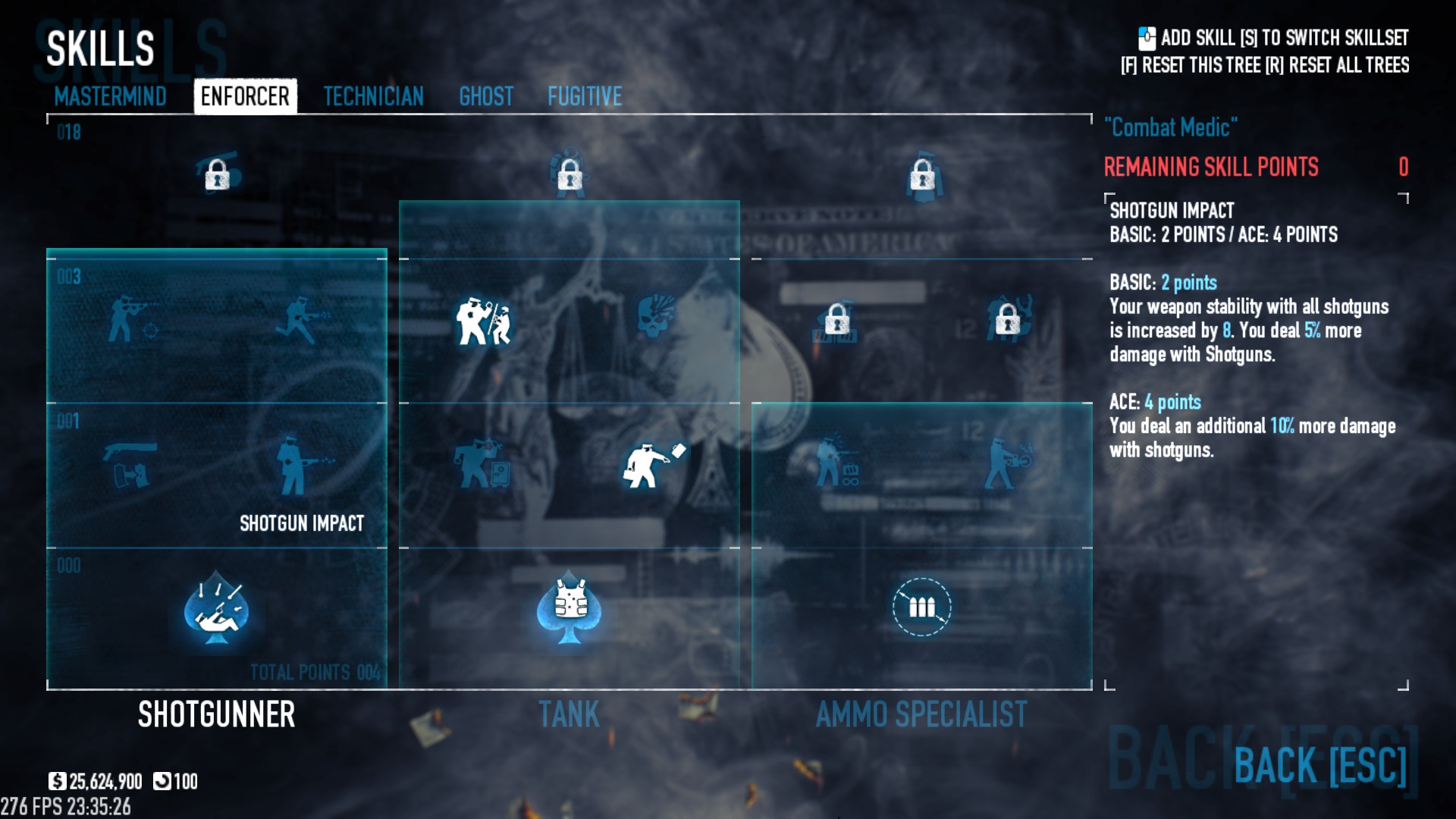1456x819 pixels.
Task: Choose the Ammo Specialist bullets circle icon
Action: pyautogui.click(x=921, y=607)
